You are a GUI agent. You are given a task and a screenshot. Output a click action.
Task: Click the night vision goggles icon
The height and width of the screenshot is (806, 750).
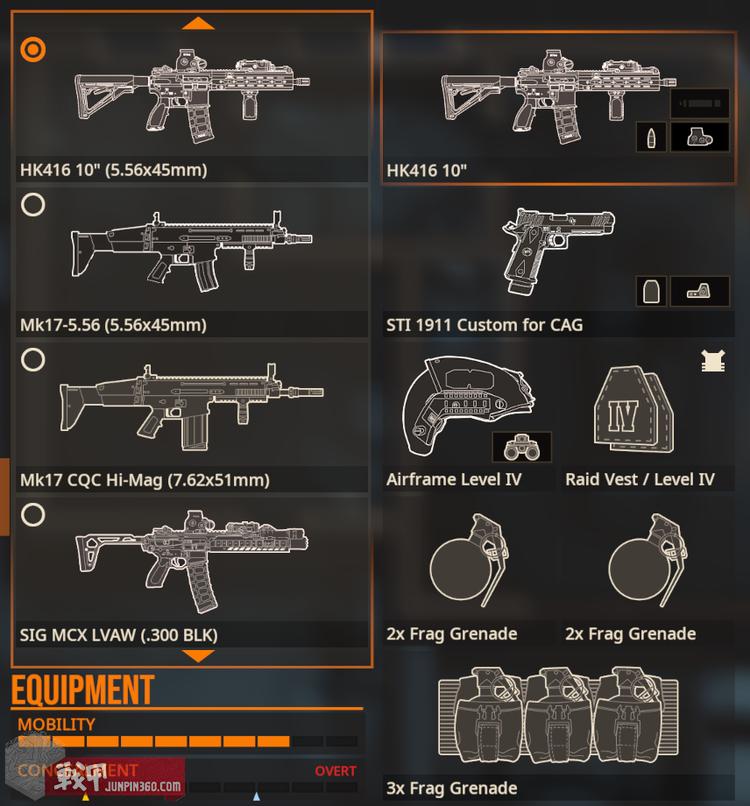521,447
